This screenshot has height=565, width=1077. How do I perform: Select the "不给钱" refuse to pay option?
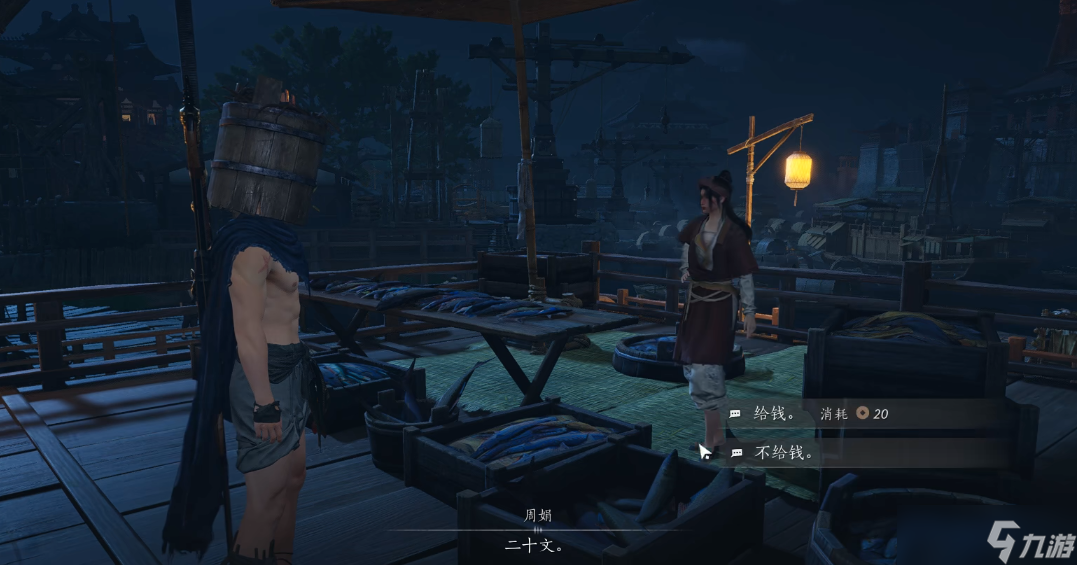pos(784,453)
